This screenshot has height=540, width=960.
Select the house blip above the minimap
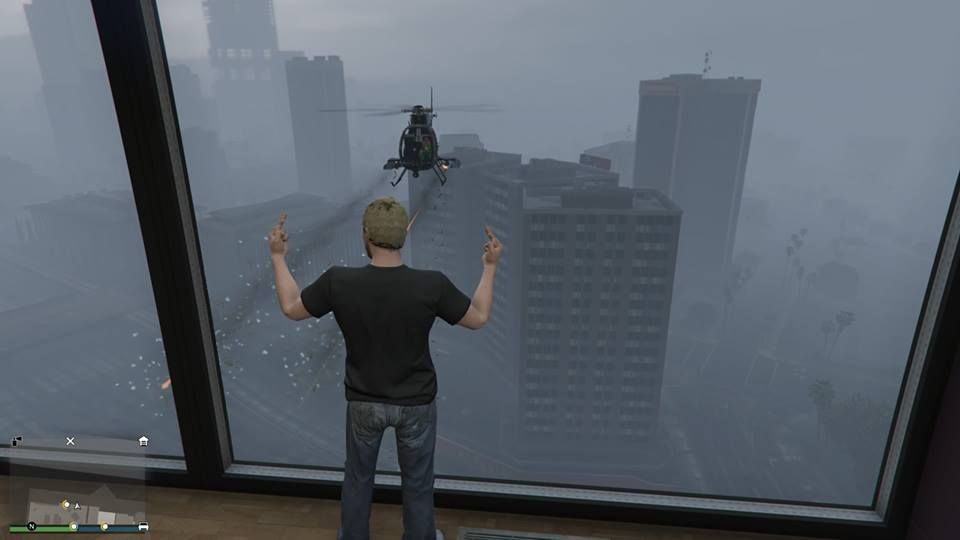point(144,440)
